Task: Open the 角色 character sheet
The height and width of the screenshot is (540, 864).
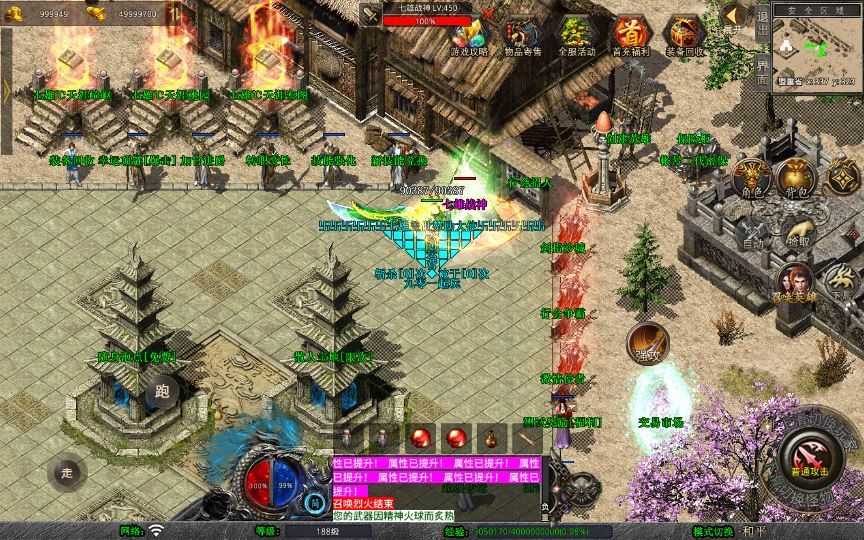Action: pyautogui.click(x=750, y=178)
